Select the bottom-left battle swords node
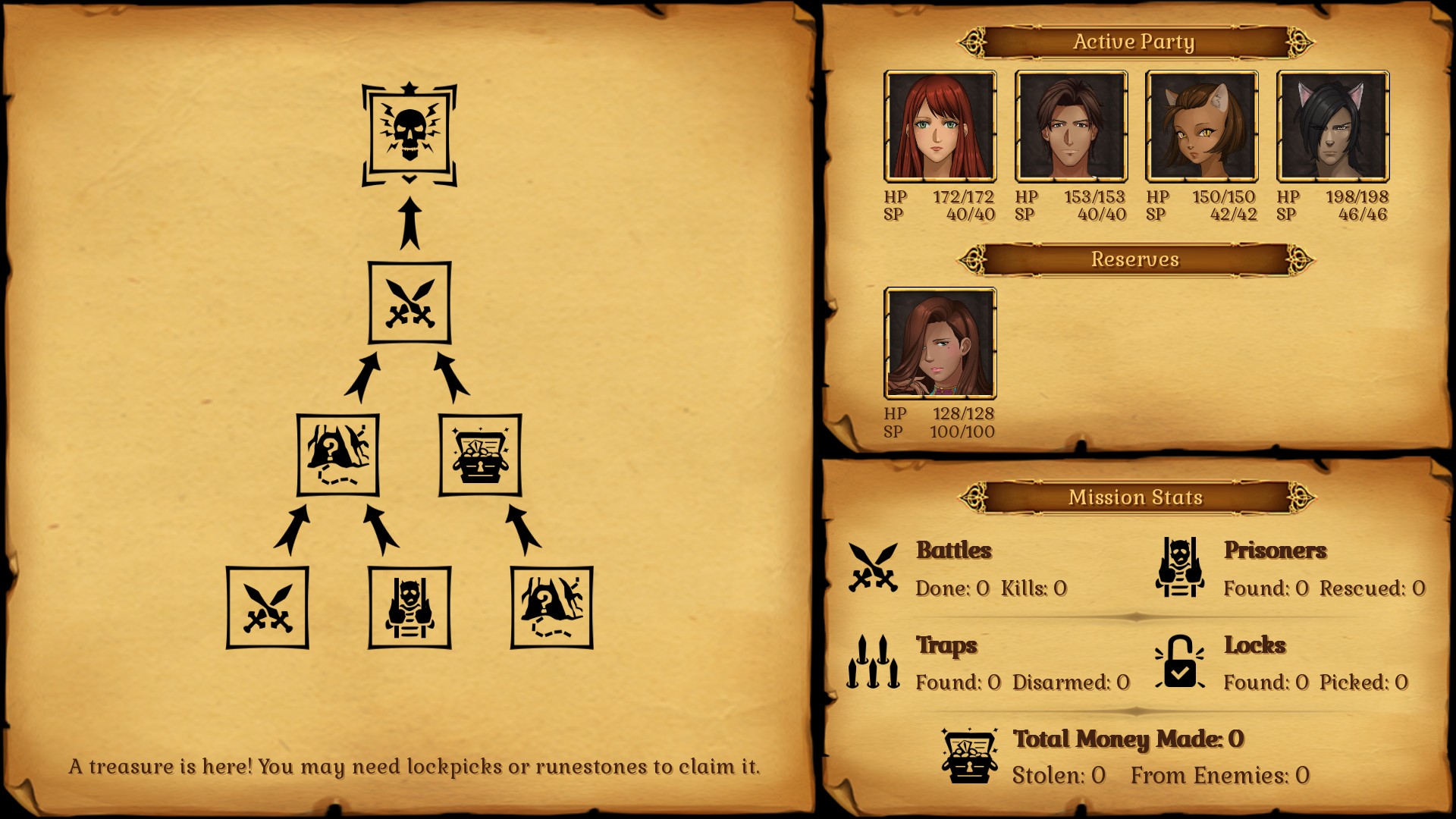 [x=269, y=607]
